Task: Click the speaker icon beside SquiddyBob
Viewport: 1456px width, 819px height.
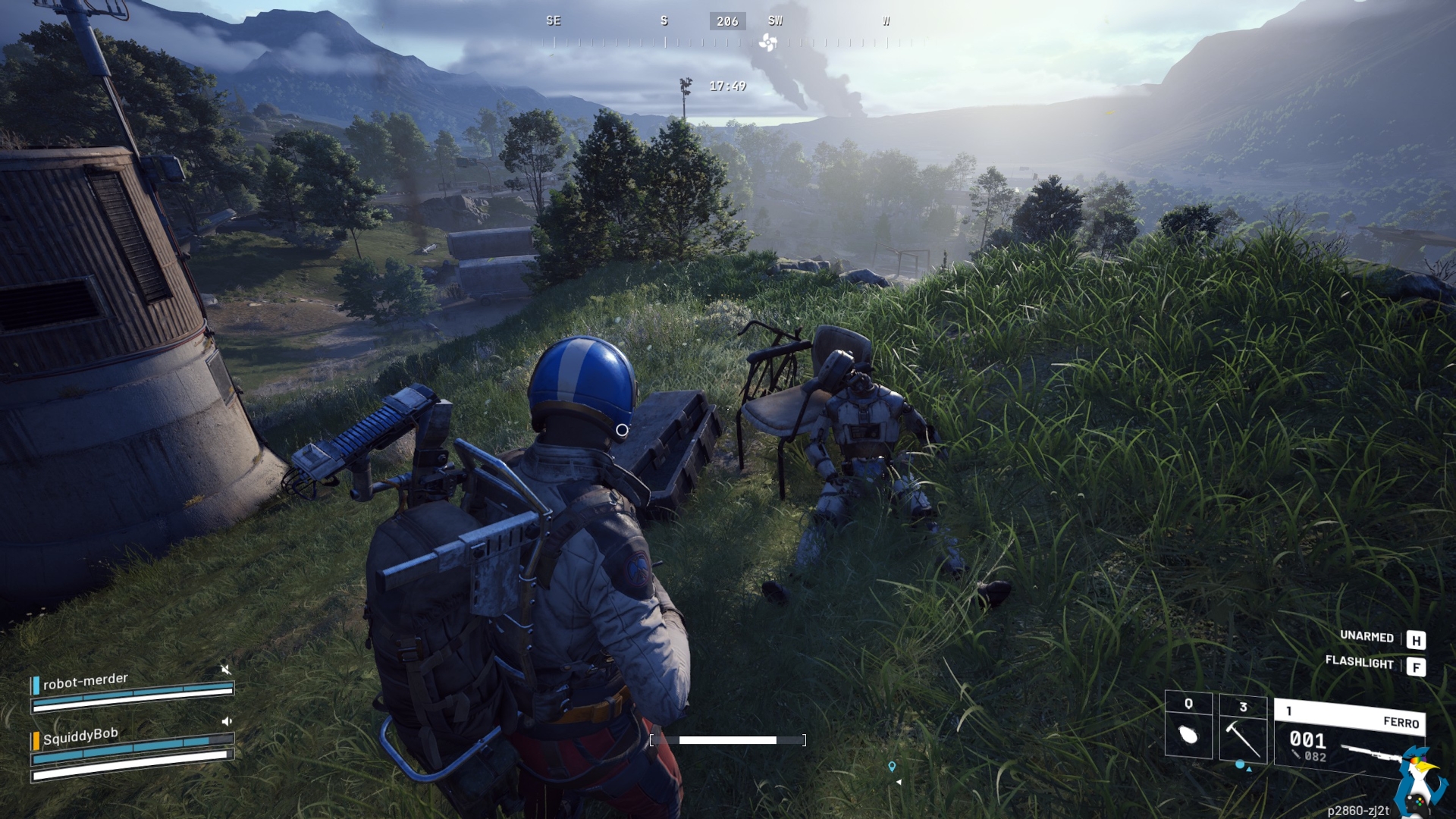Action: (226, 721)
